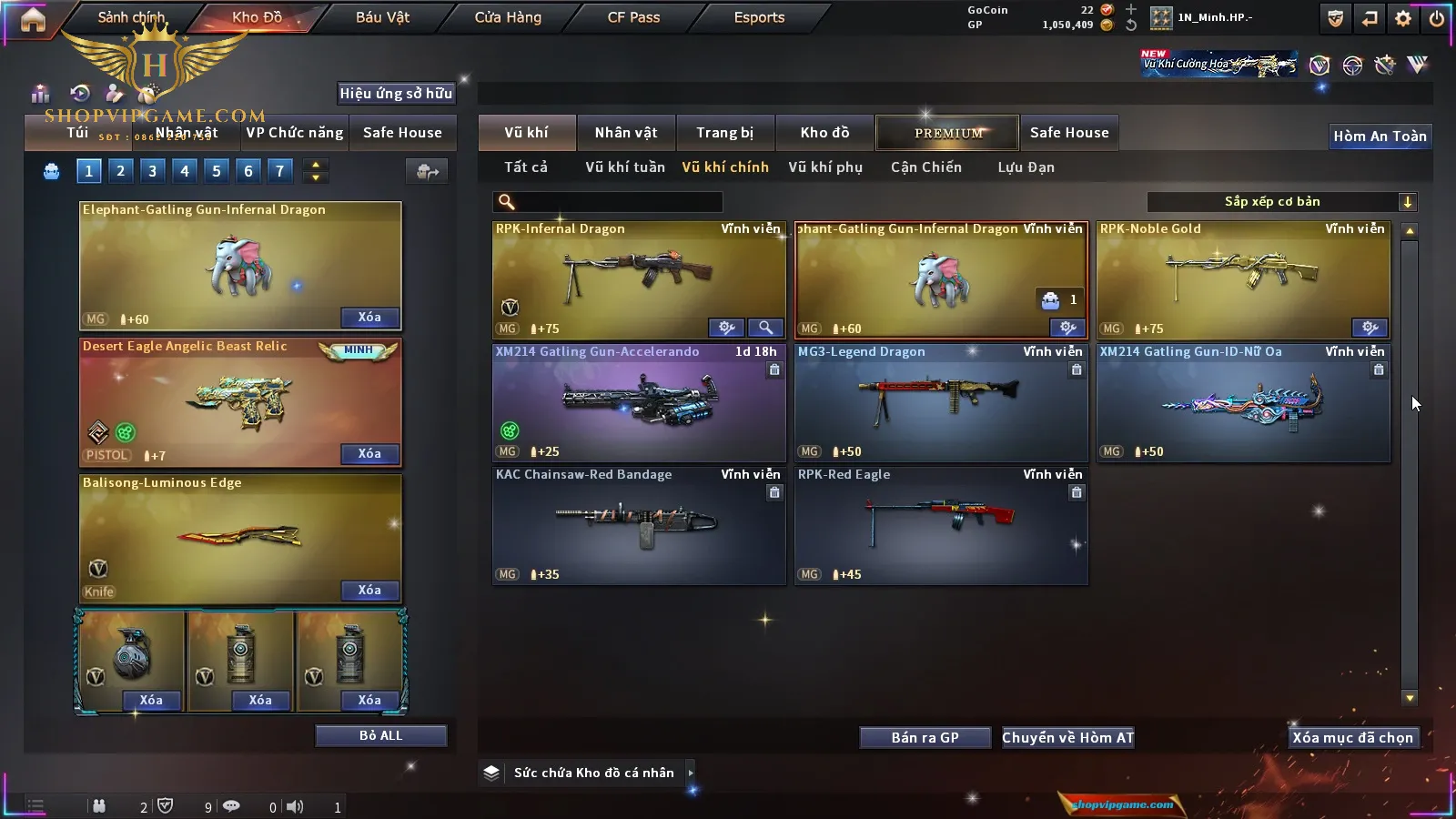
Task: Click Chuyển về Hòm AT
Action: point(1067,738)
